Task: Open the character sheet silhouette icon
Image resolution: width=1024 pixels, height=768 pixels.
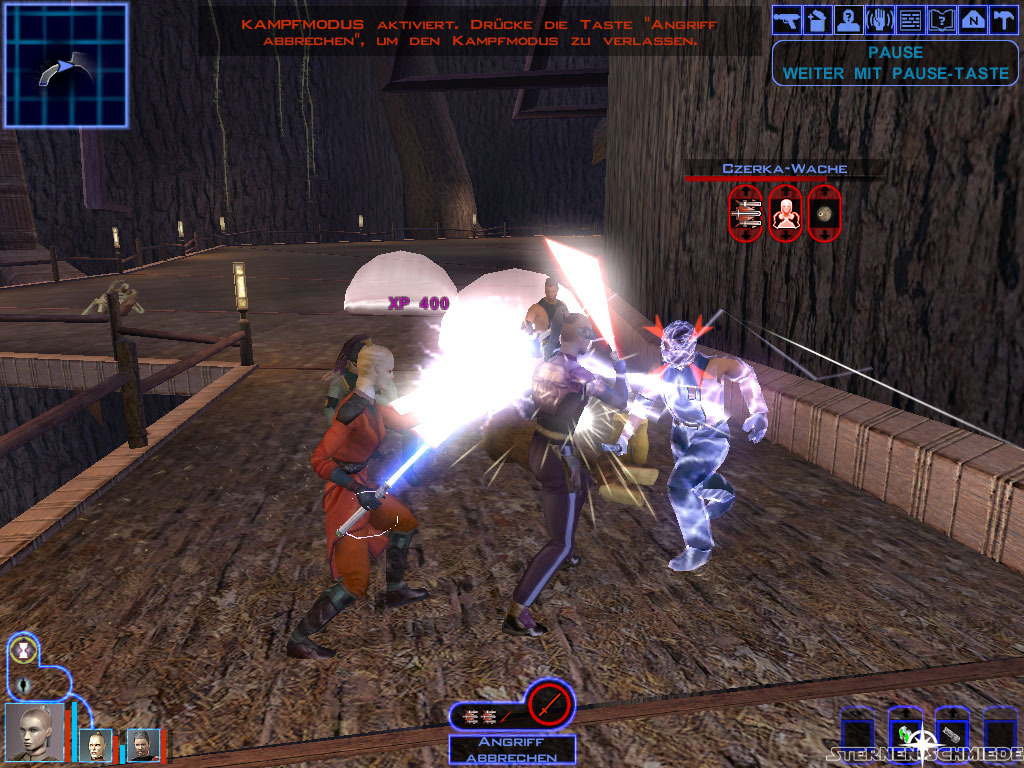Action: click(849, 19)
